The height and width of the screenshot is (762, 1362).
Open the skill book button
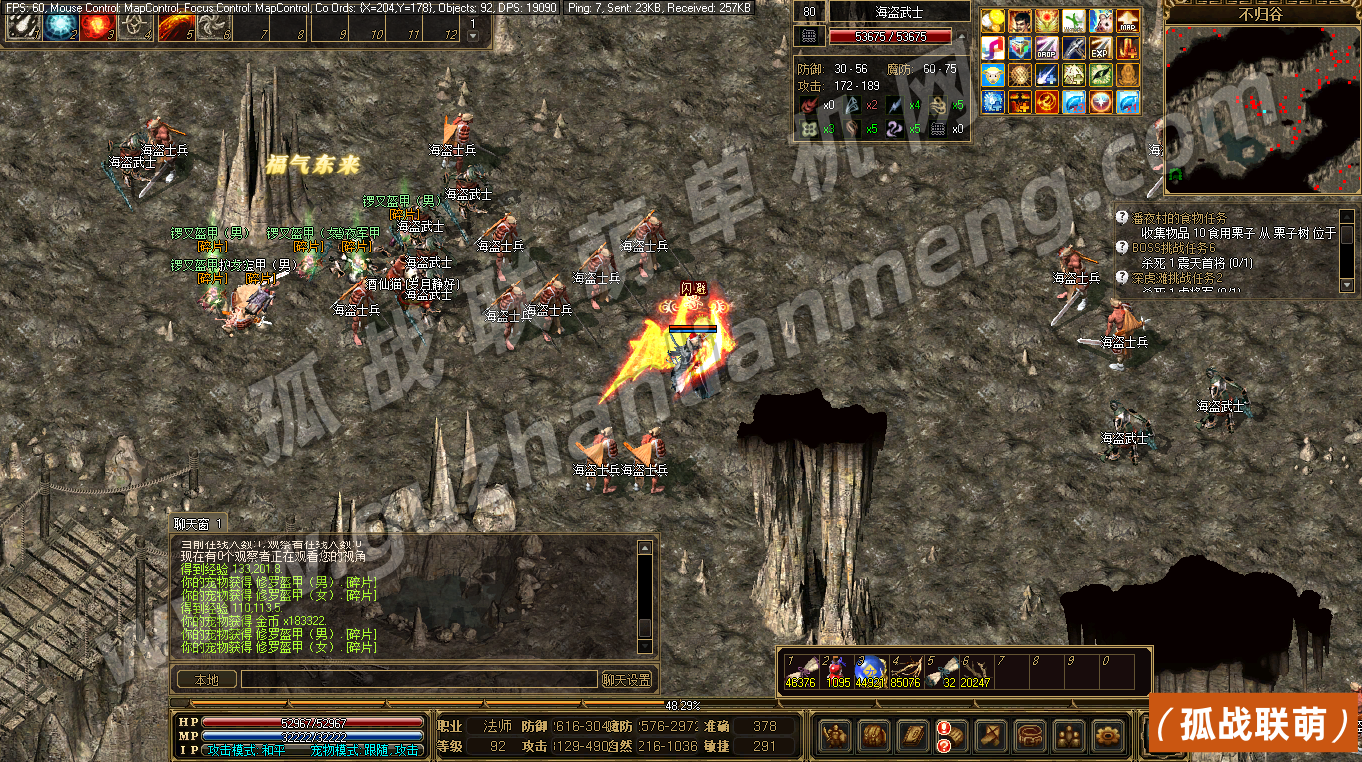912,736
